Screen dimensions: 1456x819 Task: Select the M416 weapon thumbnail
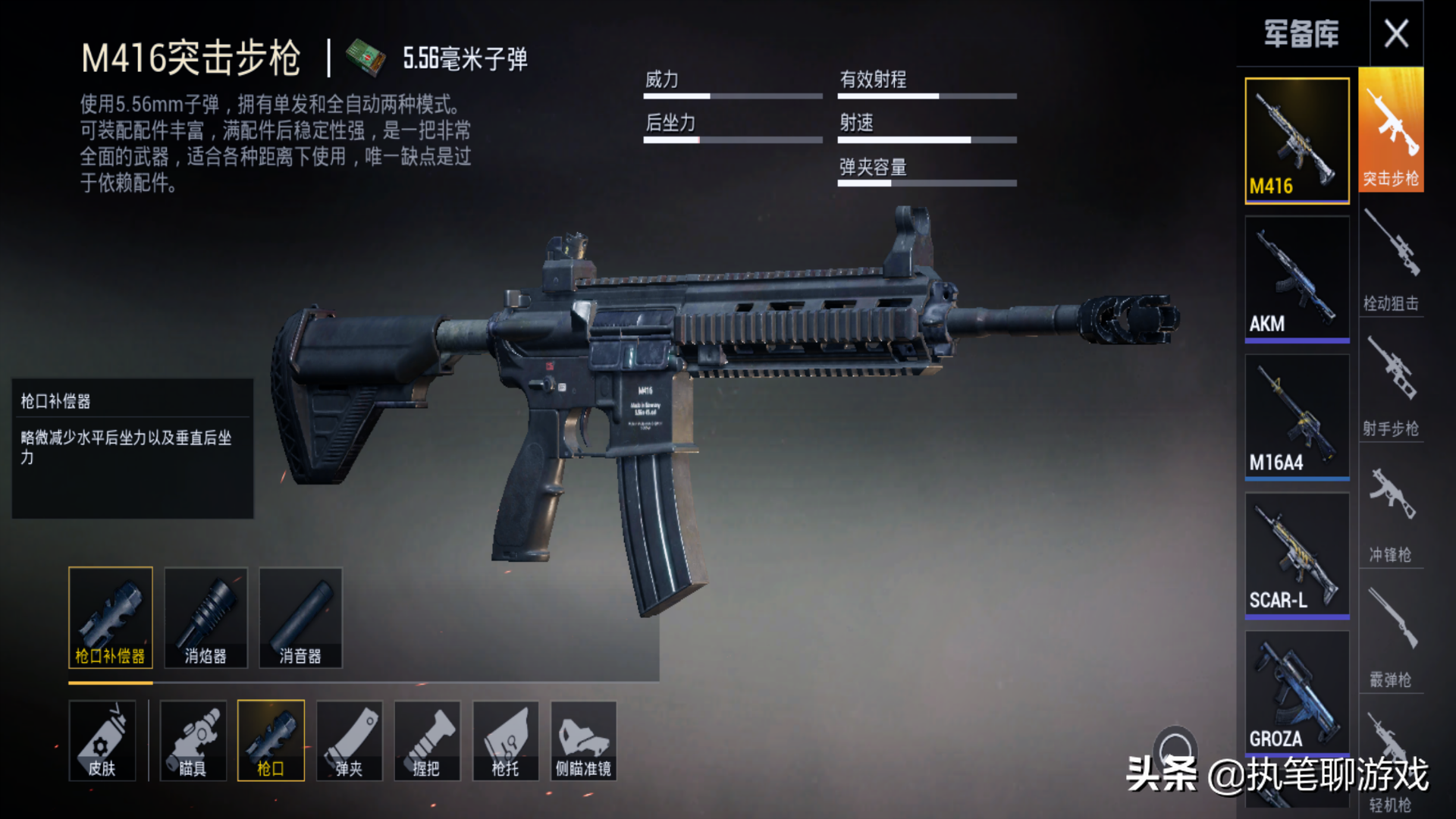pos(1297,140)
